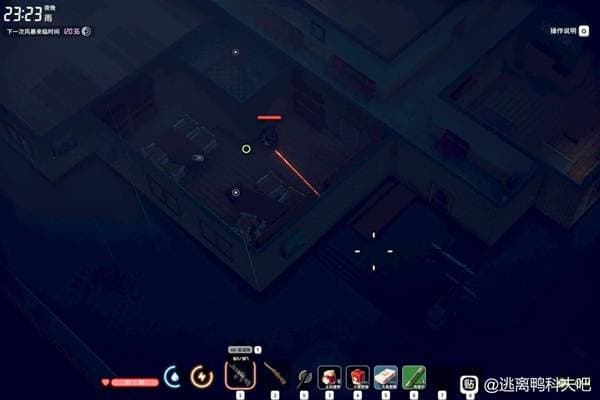Screen dimensions: 600x400
Task: Select the white bandage box slot
Action: click(x=386, y=376)
